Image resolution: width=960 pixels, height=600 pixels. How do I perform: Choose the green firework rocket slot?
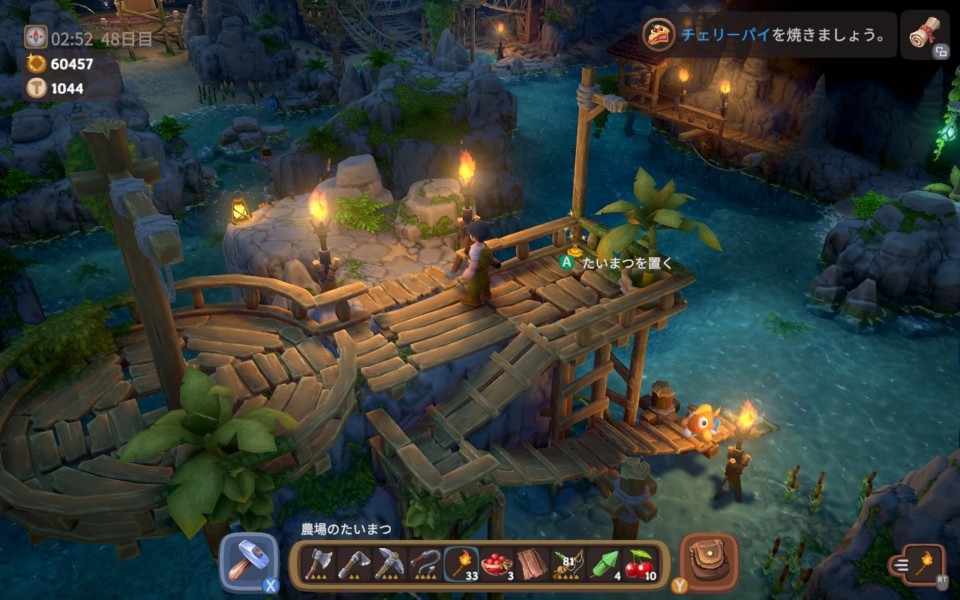[x=604, y=566]
